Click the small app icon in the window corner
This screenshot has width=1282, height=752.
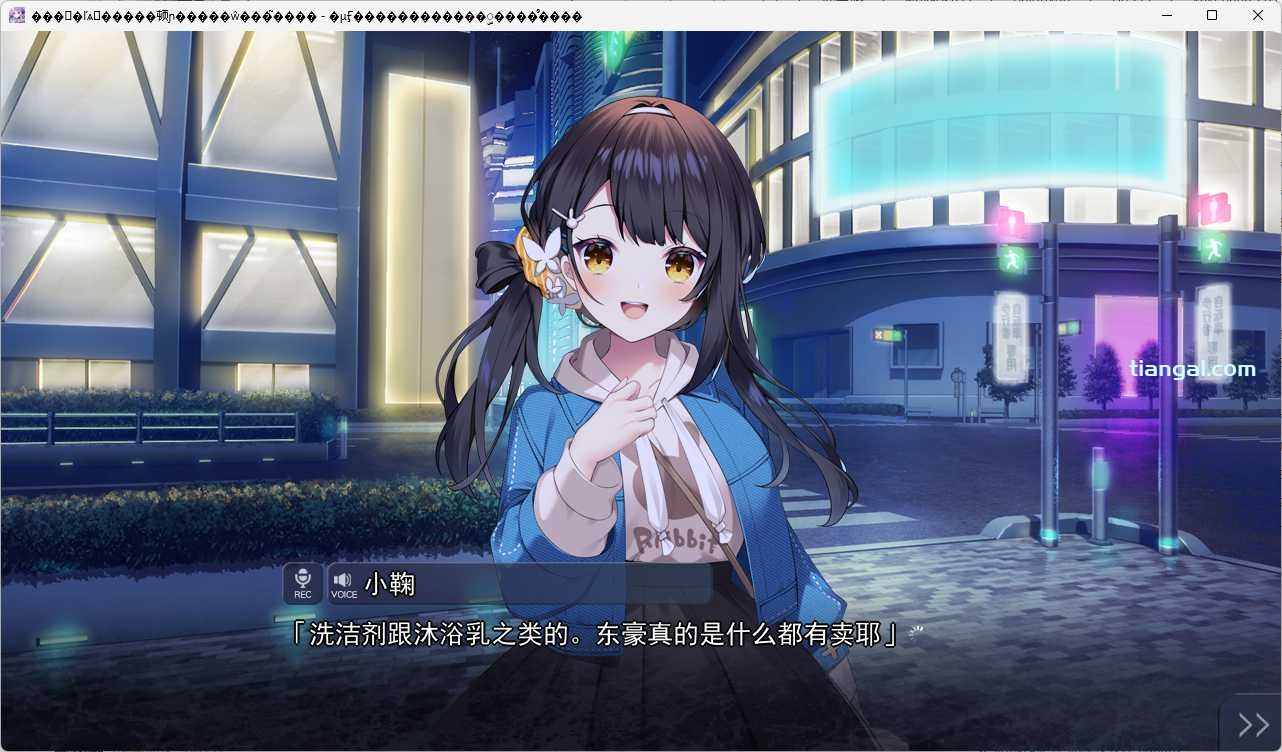click(16, 15)
